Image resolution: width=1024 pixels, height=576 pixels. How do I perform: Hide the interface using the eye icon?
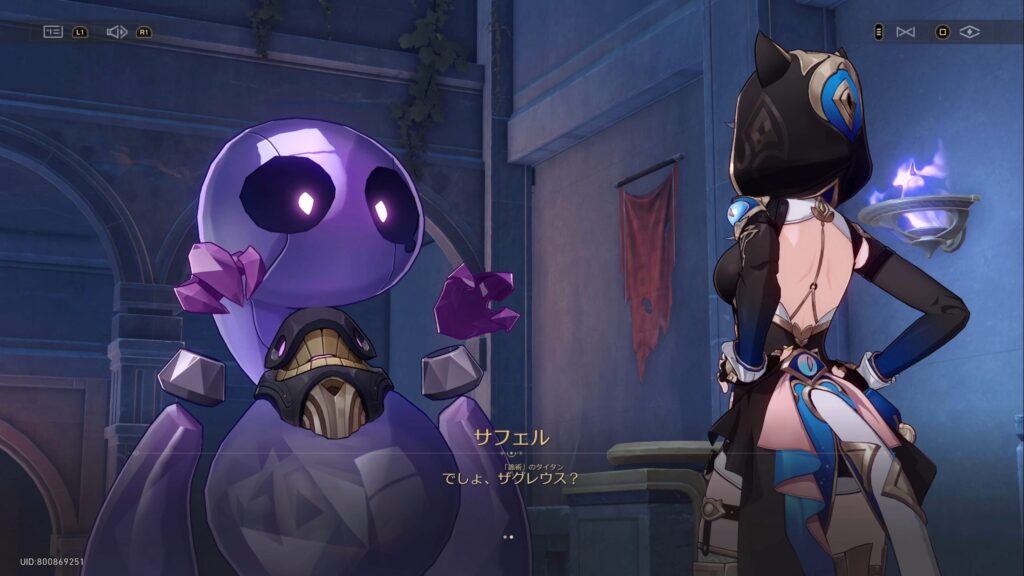point(969,32)
